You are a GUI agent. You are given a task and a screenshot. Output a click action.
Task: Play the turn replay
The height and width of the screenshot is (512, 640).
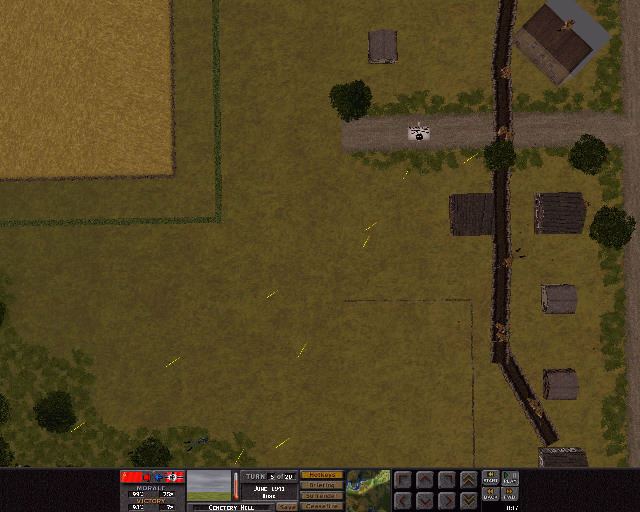pyautogui.click(x=510, y=478)
